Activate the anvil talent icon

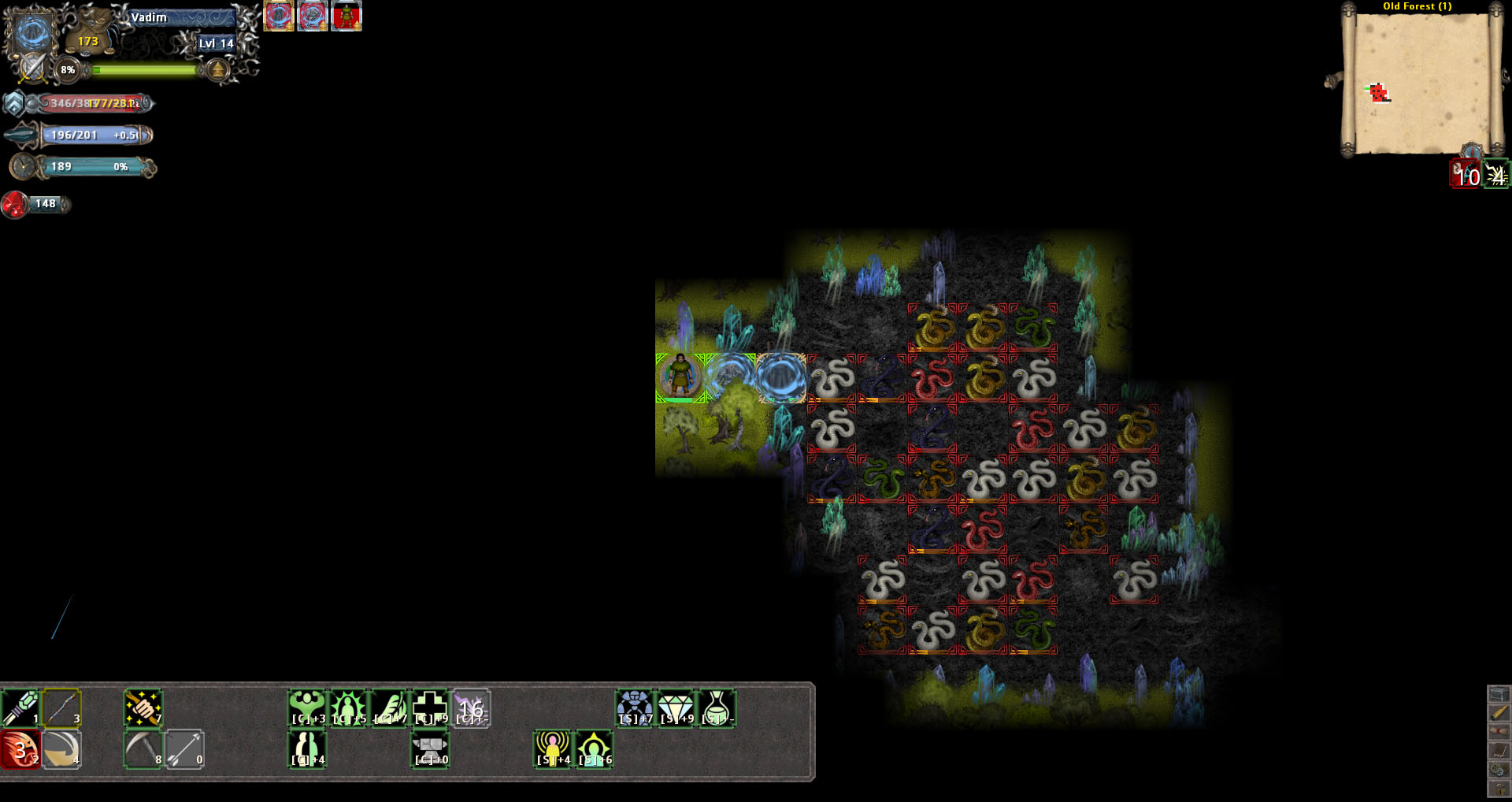[430, 748]
